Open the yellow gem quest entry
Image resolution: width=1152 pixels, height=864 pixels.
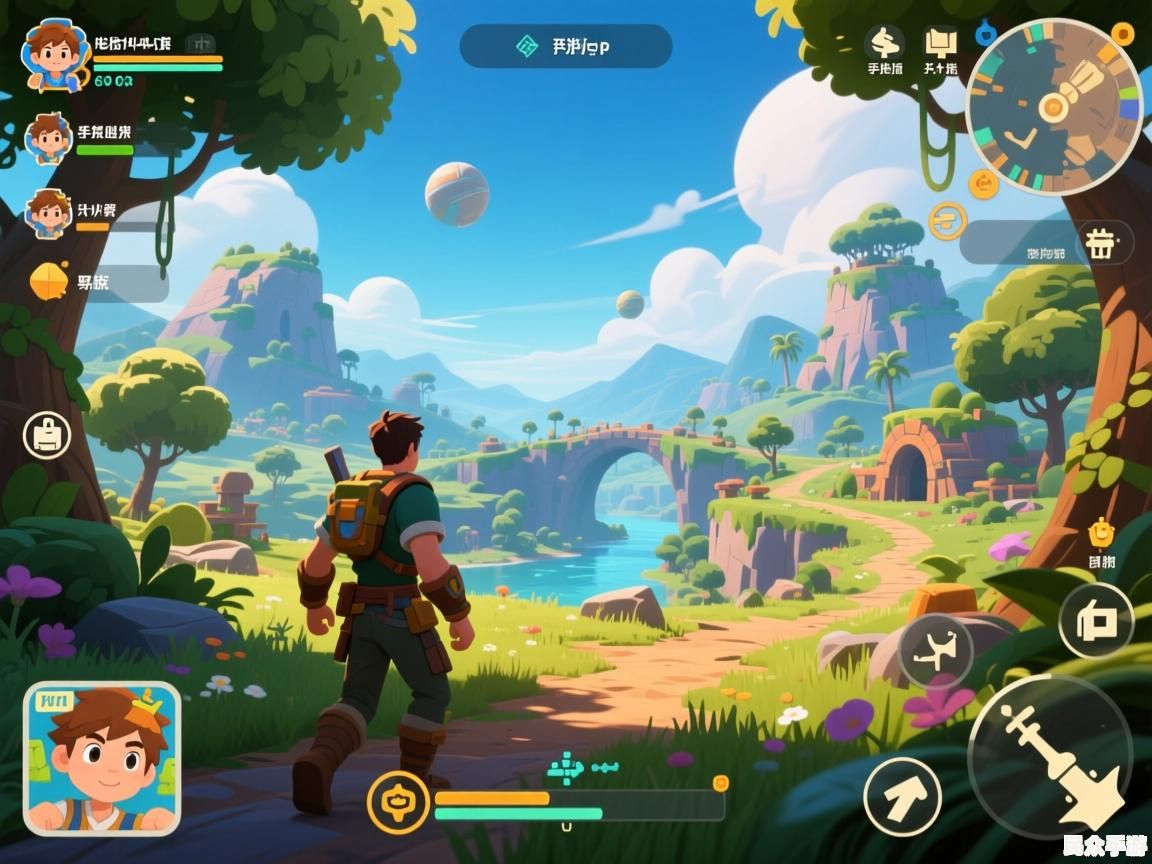click(50, 282)
